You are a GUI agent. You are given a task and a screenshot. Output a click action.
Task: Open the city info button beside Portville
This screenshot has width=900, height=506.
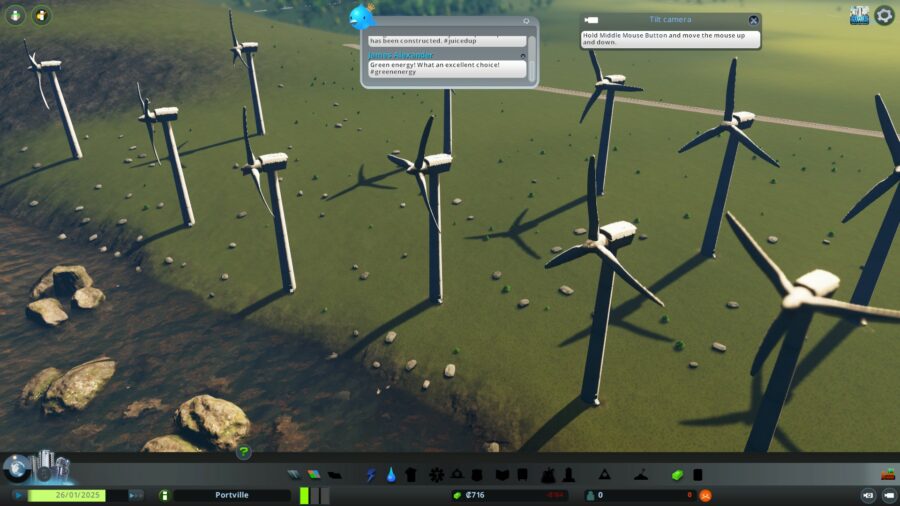click(x=165, y=495)
